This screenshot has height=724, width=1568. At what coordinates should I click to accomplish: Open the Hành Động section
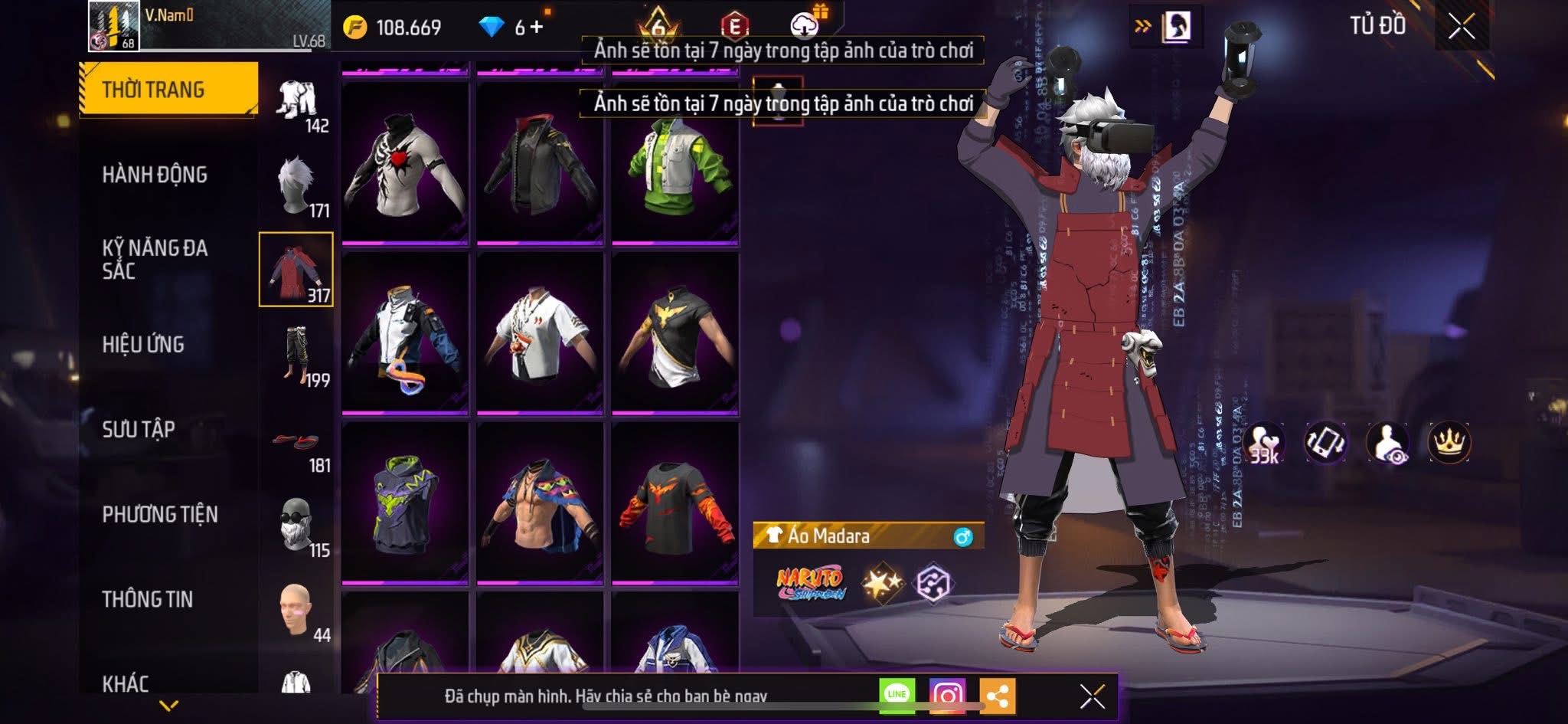pos(155,175)
